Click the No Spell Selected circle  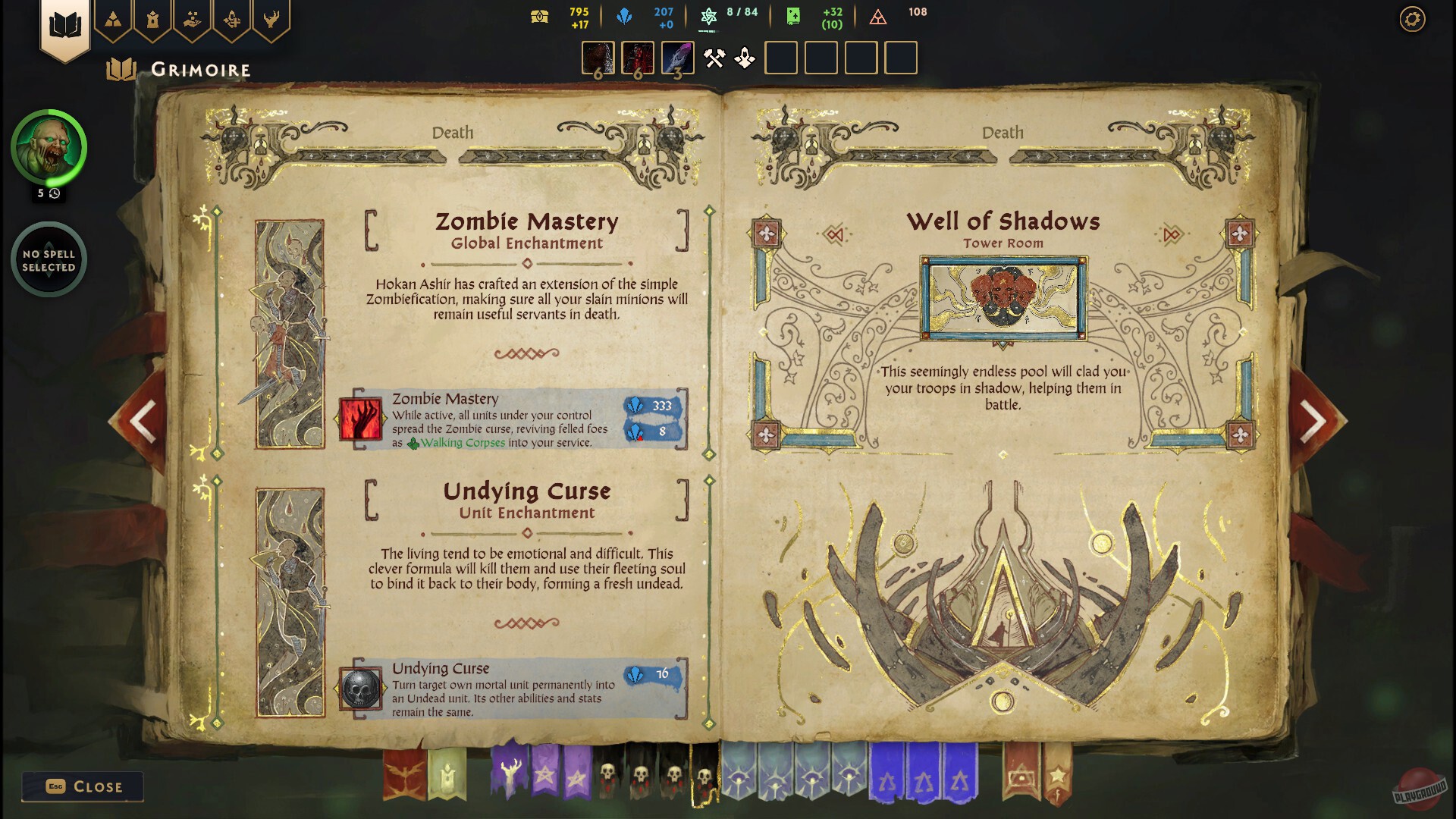48,259
